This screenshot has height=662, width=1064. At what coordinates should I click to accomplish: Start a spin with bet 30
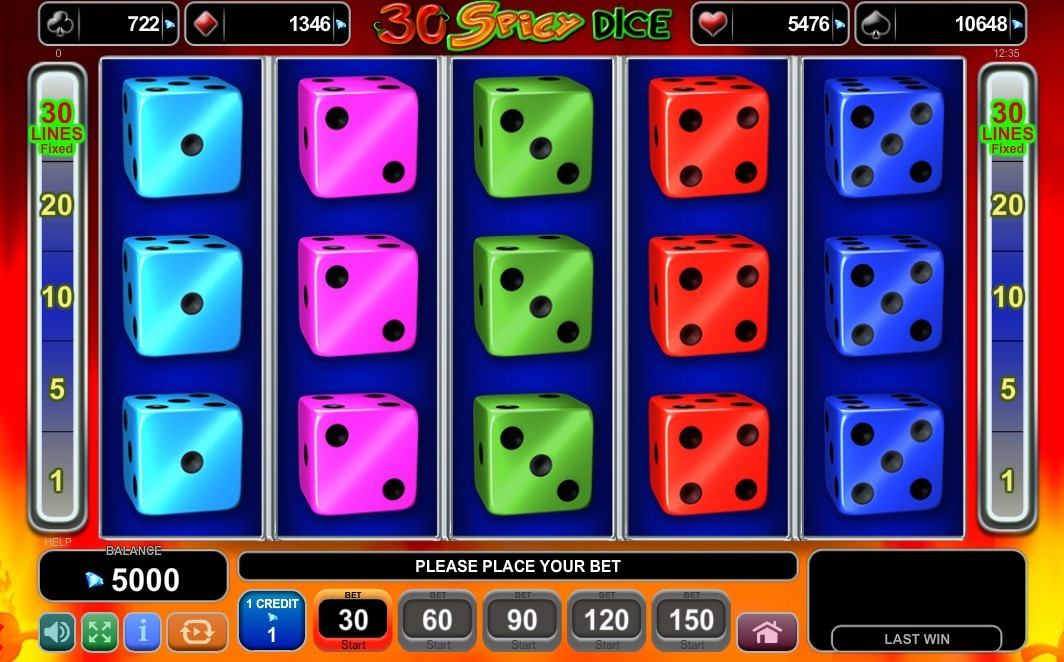(353, 621)
